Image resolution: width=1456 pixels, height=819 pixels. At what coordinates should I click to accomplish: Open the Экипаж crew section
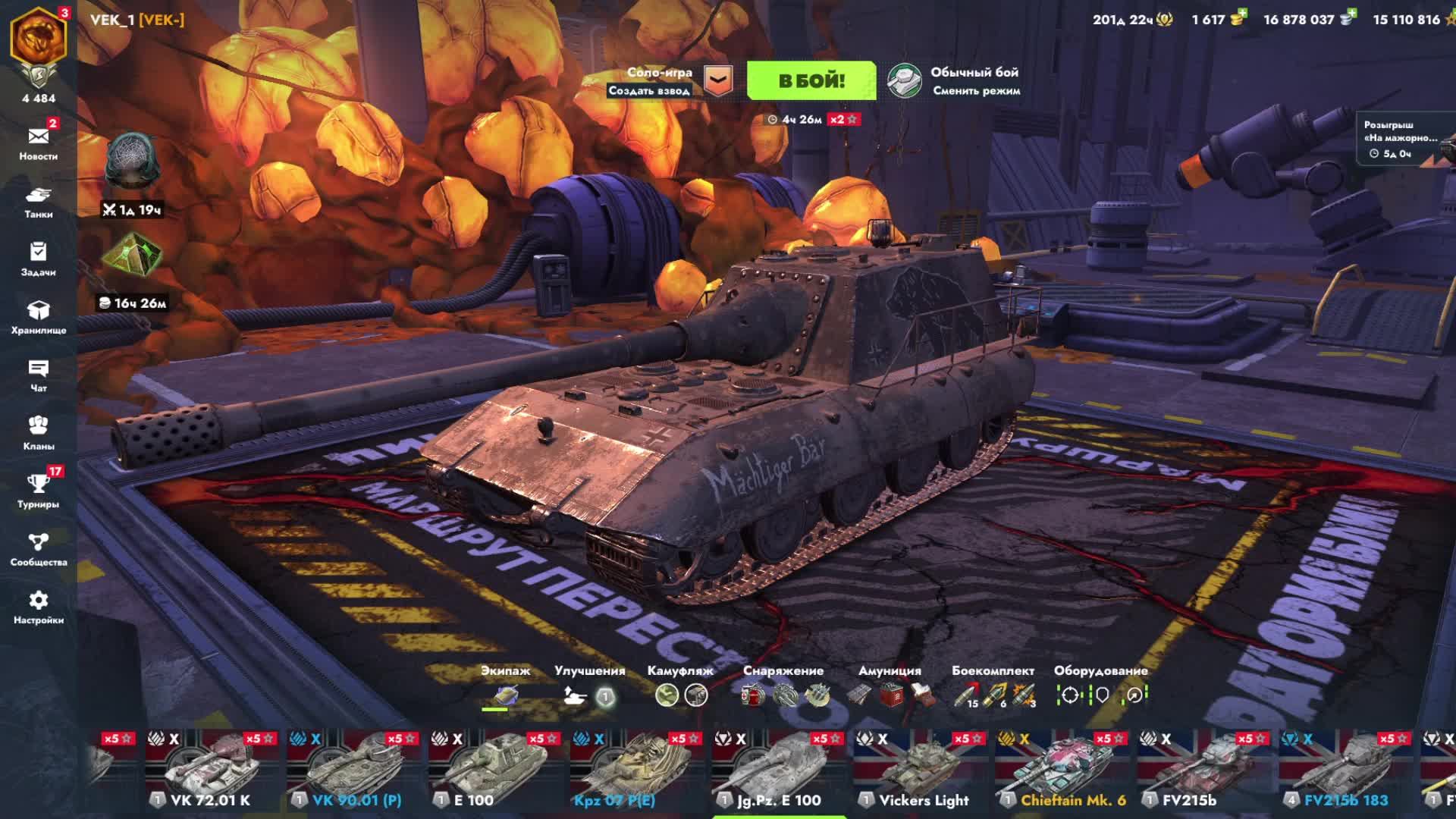point(505,687)
